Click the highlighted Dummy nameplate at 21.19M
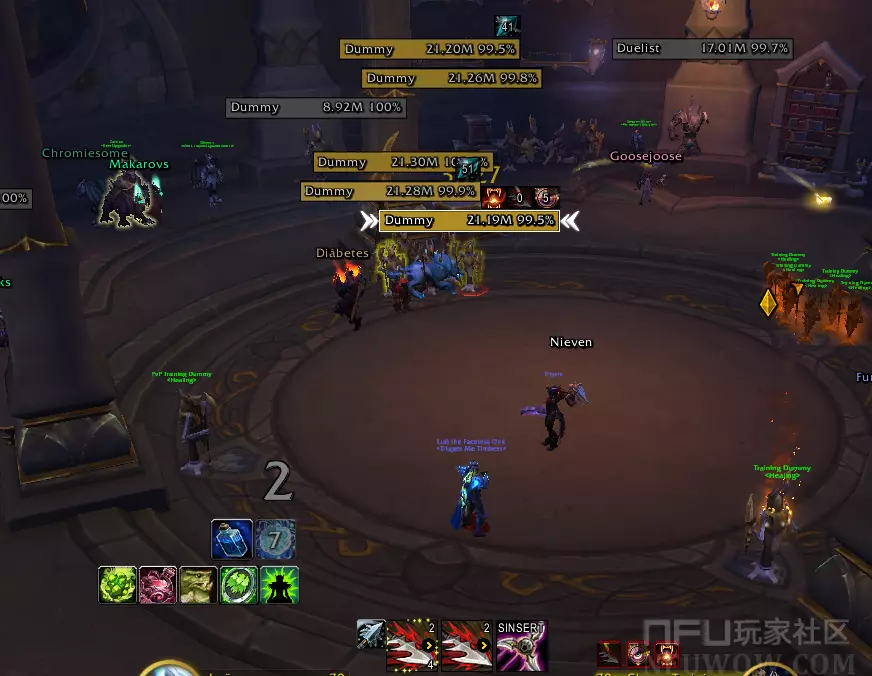The width and height of the screenshot is (872, 676). pyautogui.click(x=468, y=221)
